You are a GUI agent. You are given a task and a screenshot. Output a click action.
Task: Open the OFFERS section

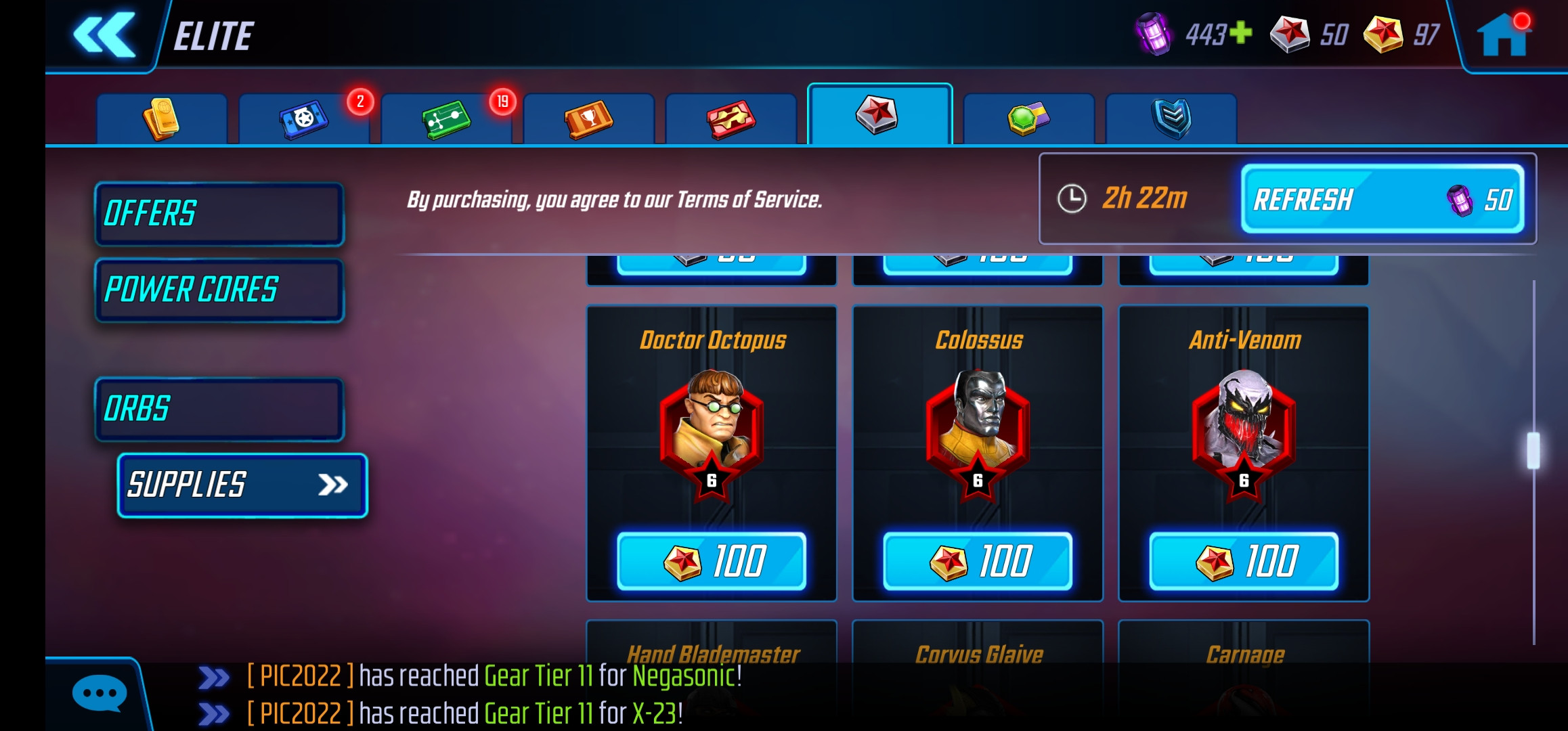219,213
